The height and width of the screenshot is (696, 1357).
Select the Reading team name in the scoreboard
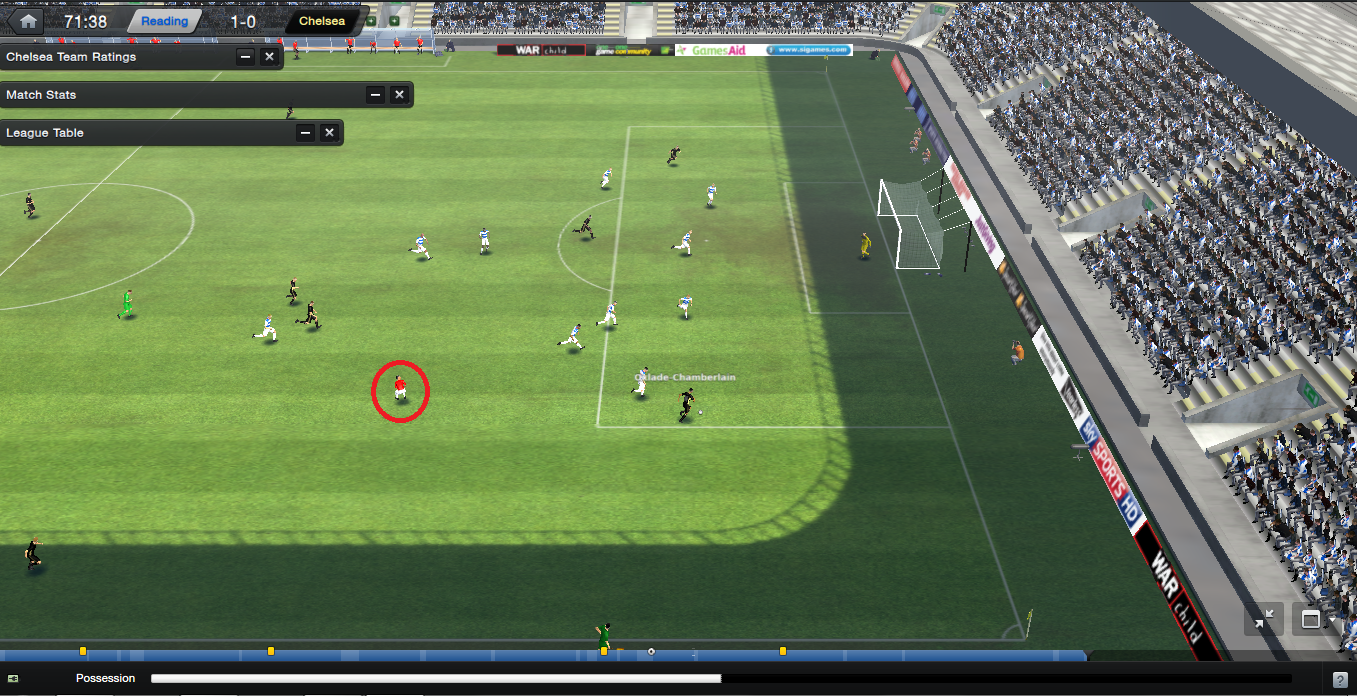164,21
